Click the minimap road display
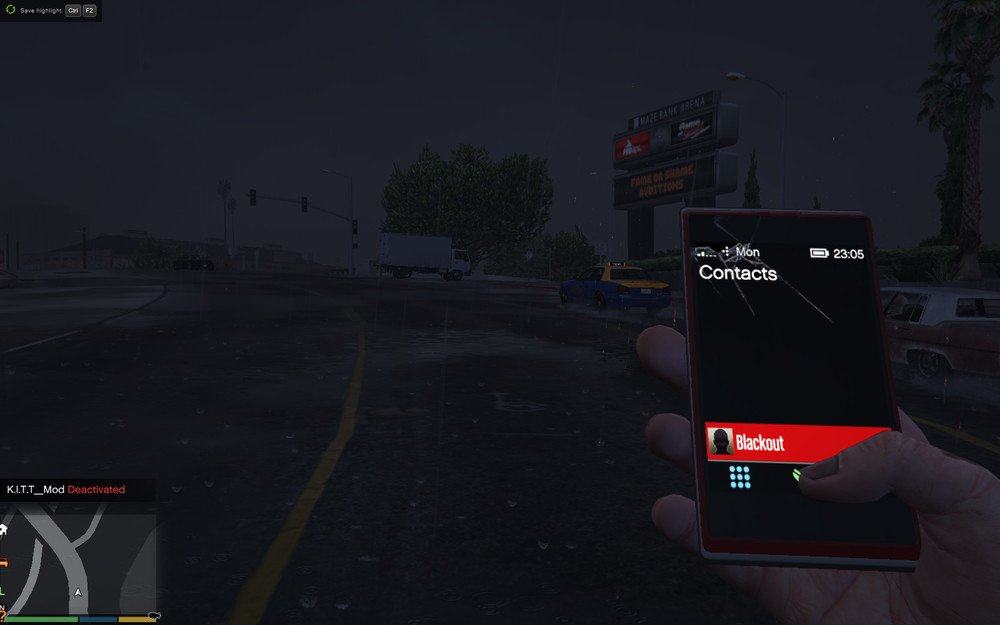1000x625 pixels. tap(80, 562)
